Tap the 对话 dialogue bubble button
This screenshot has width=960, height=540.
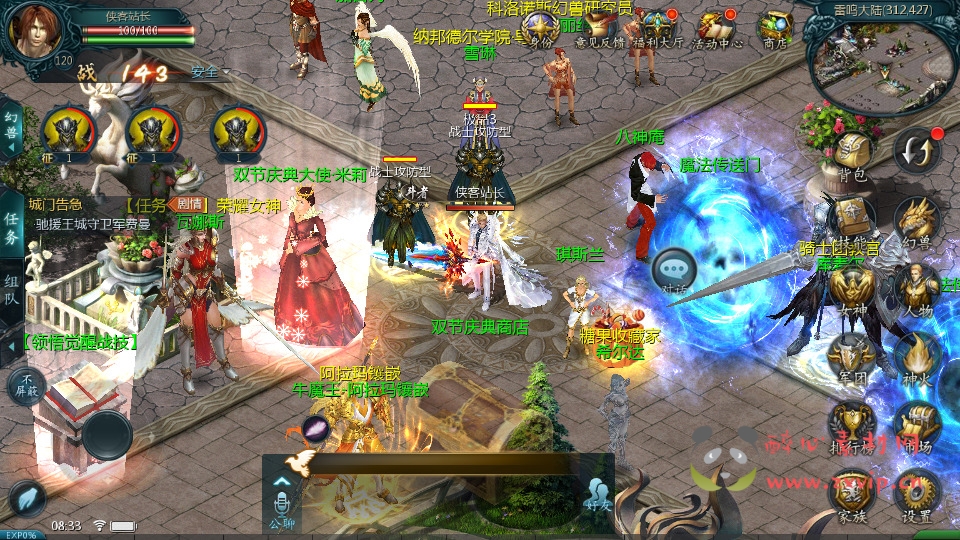click(673, 270)
